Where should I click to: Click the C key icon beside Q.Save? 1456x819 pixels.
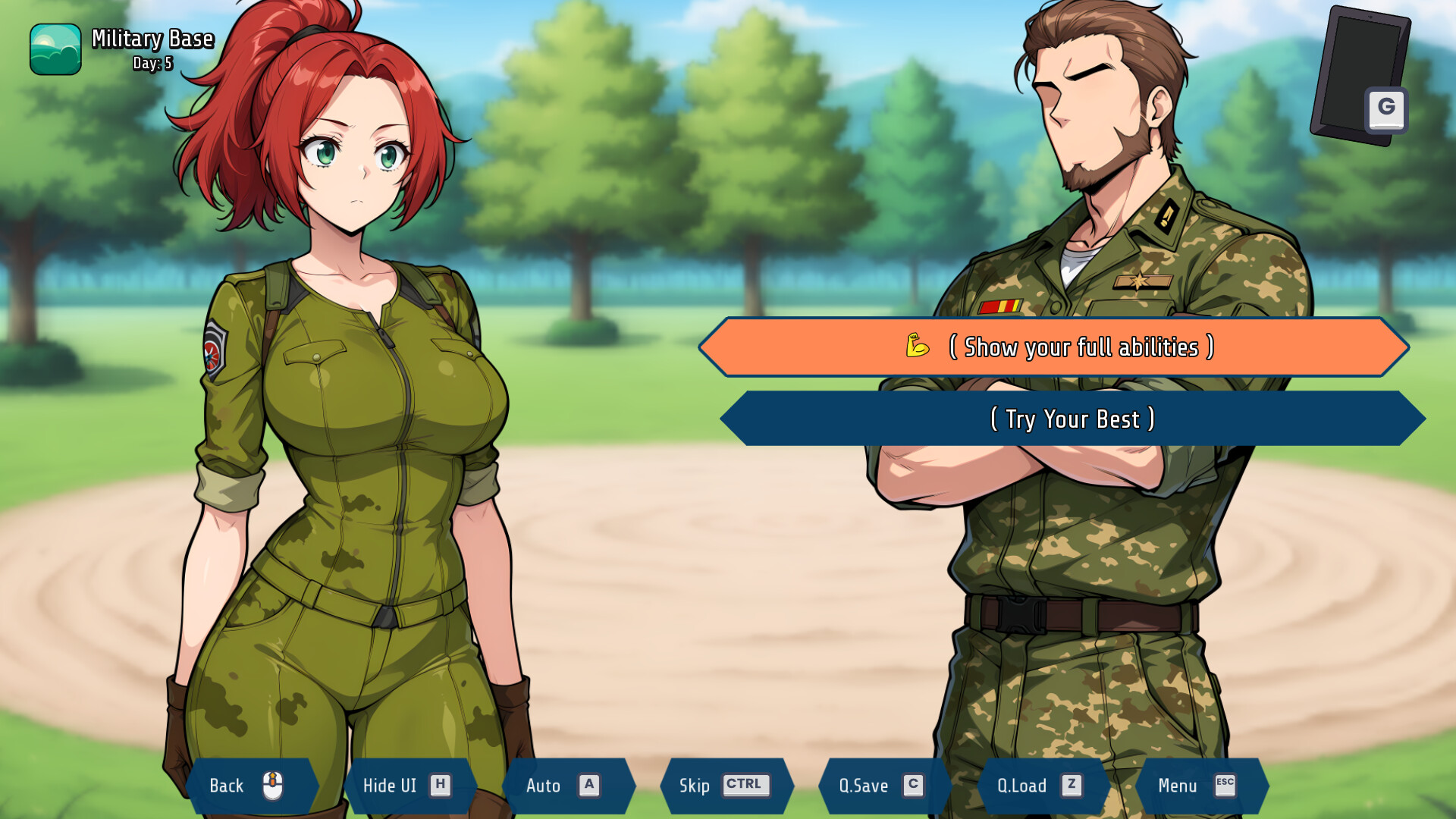[912, 786]
